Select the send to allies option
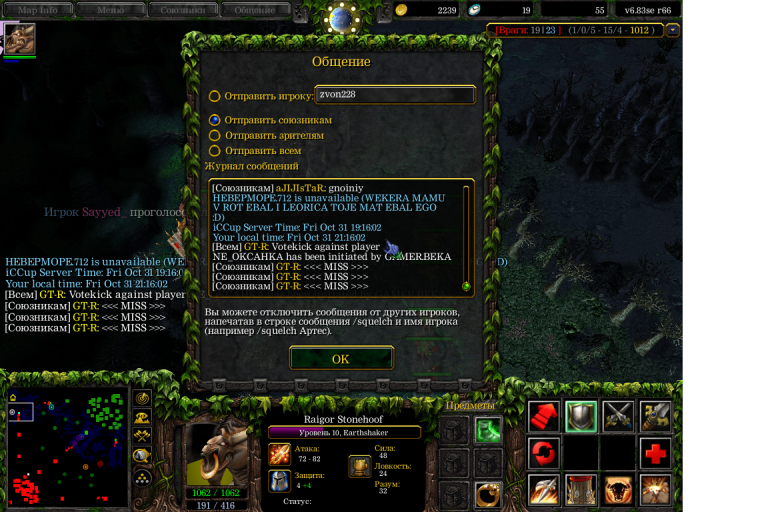This screenshot has width=768, height=512. click(x=215, y=120)
